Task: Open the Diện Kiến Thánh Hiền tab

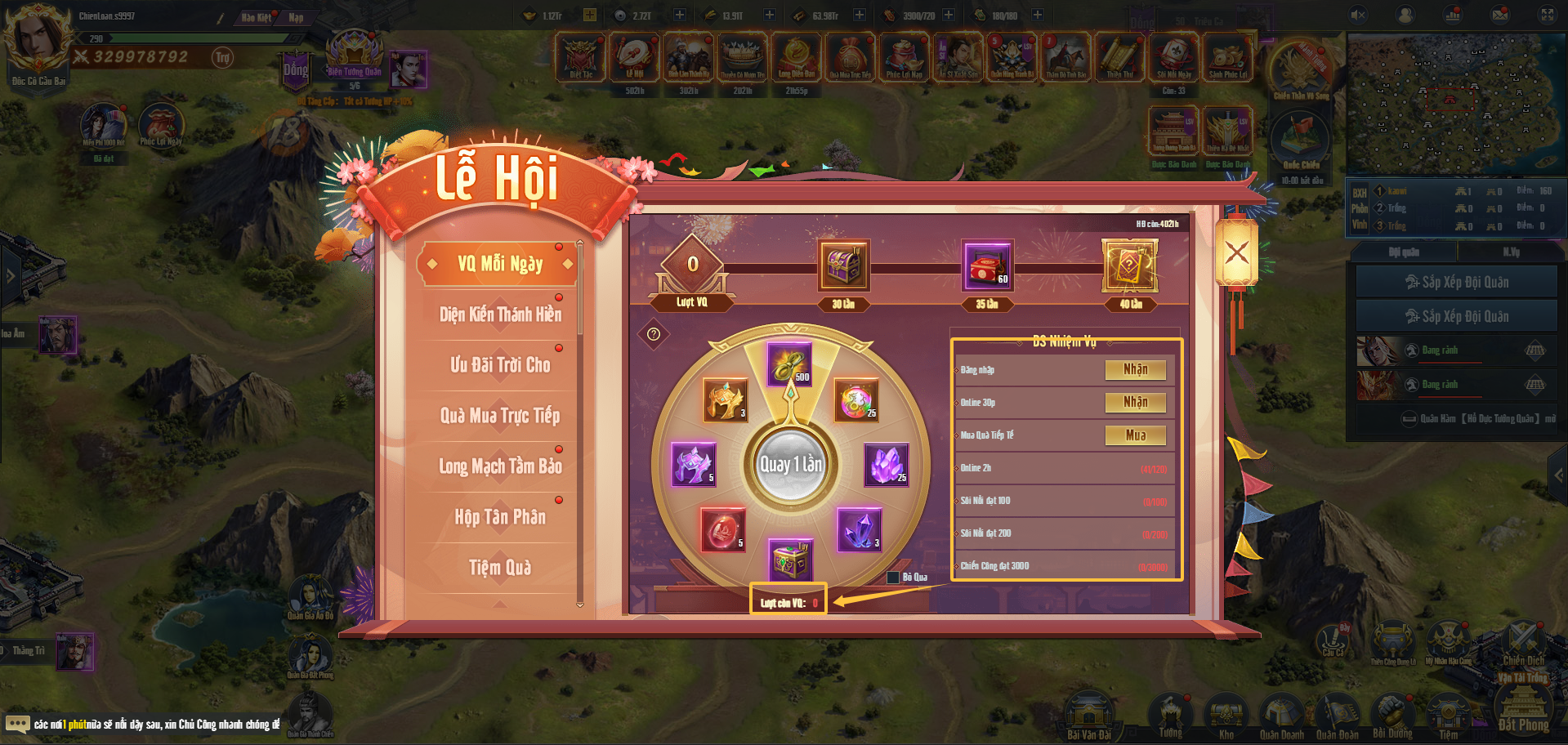Action: (500, 315)
